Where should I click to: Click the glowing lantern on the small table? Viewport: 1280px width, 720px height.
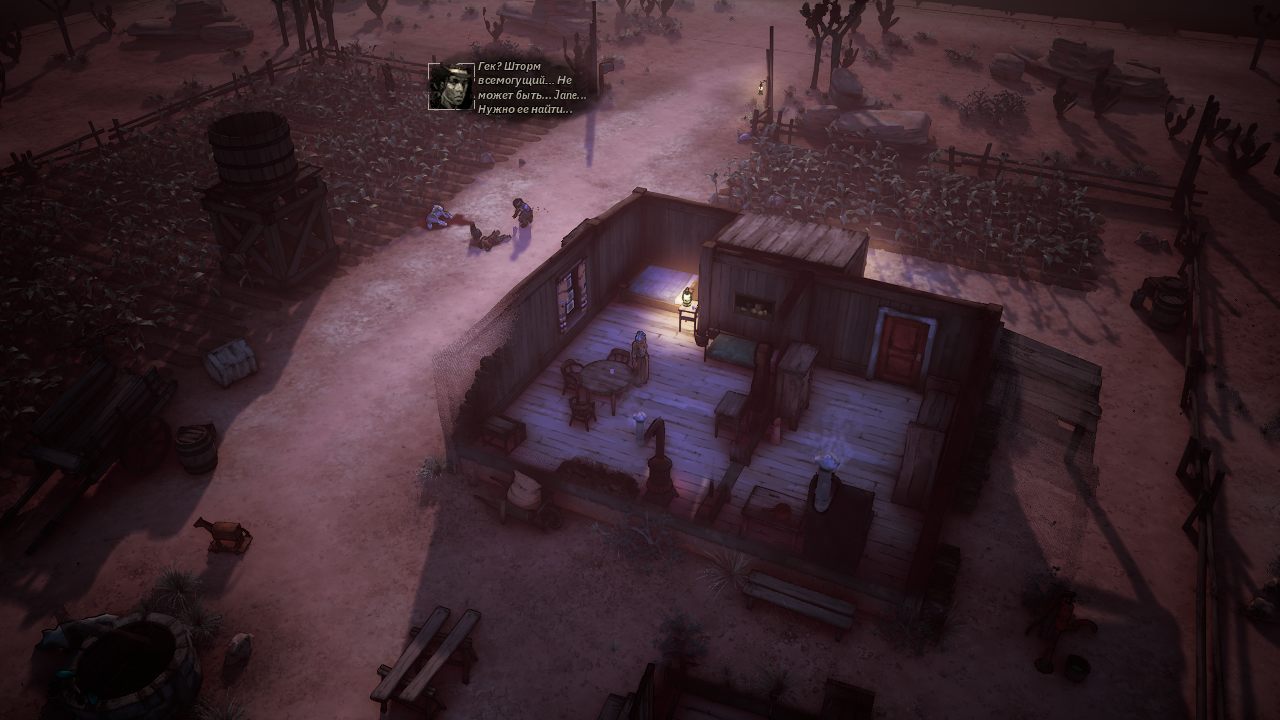(688, 295)
